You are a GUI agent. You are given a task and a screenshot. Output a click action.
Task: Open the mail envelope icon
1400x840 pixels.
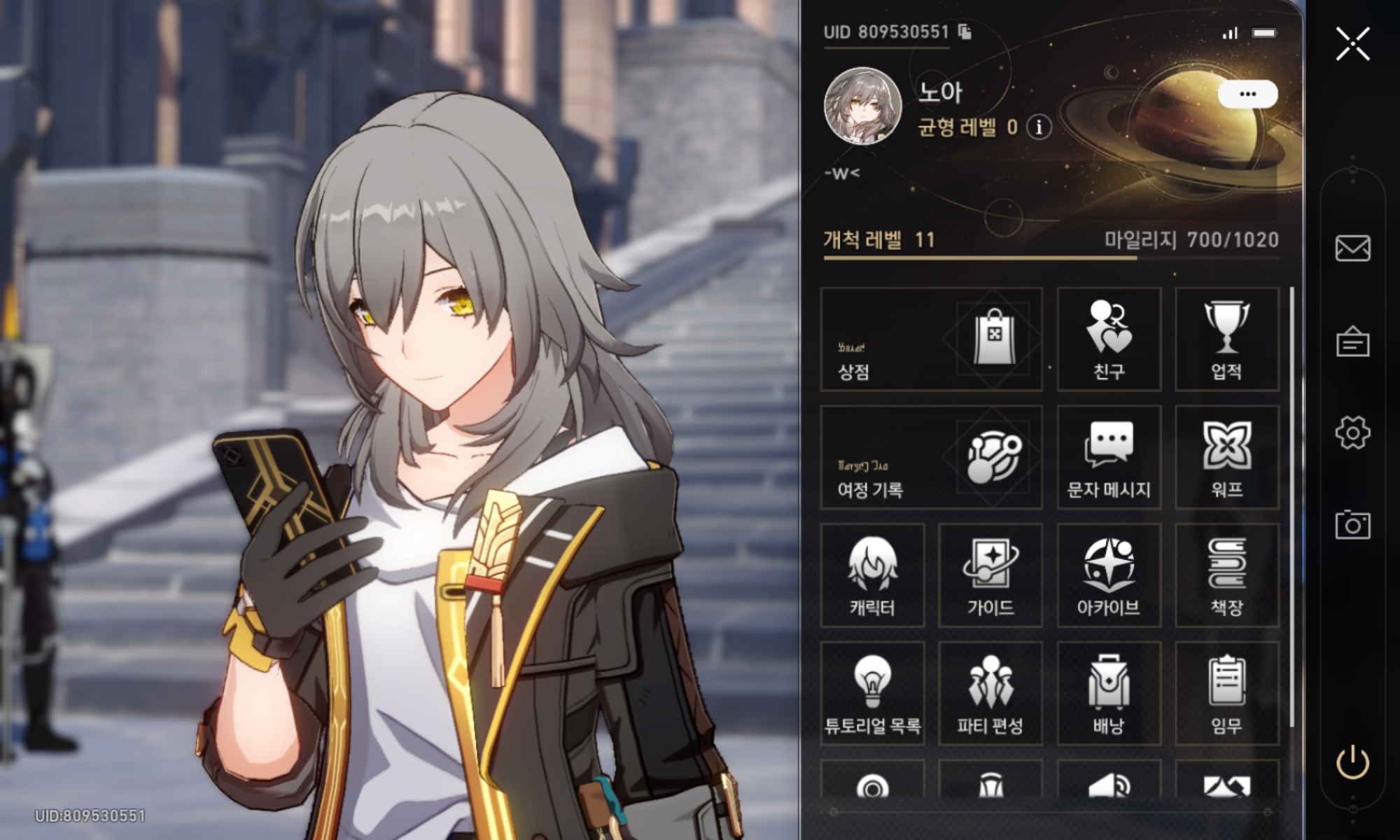tap(1352, 248)
